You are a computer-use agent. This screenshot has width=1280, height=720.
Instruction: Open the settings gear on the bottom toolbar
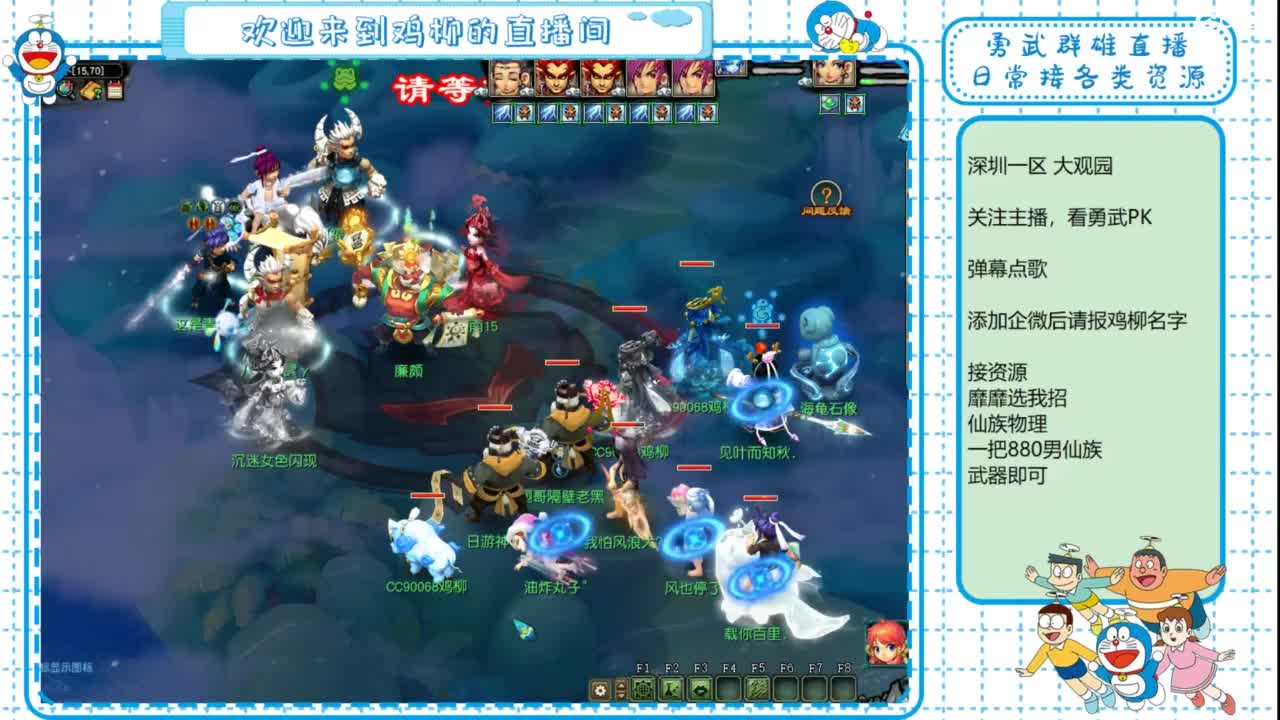(x=600, y=689)
